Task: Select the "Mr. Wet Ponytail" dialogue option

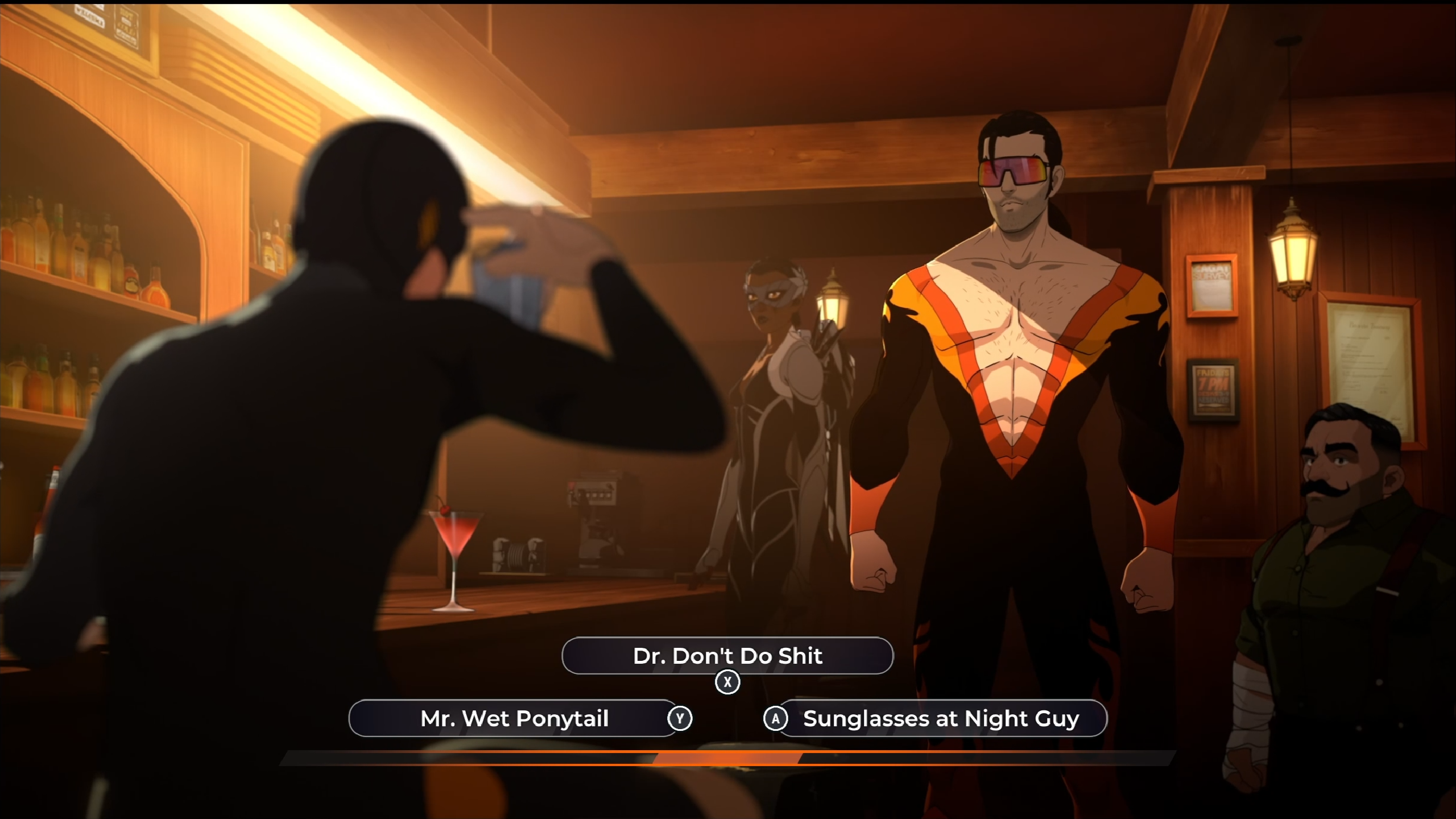Action: [x=514, y=718]
